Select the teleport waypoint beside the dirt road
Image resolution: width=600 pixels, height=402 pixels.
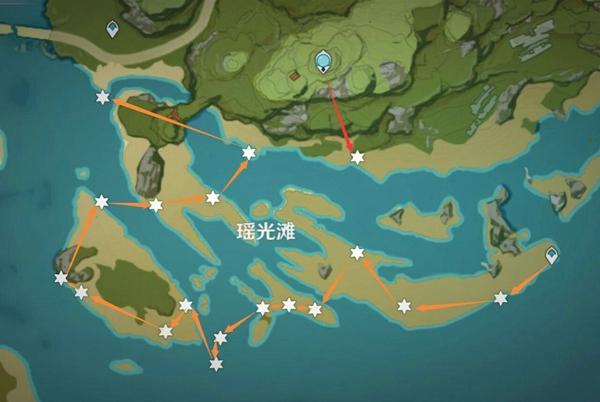click(x=113, y=28)
